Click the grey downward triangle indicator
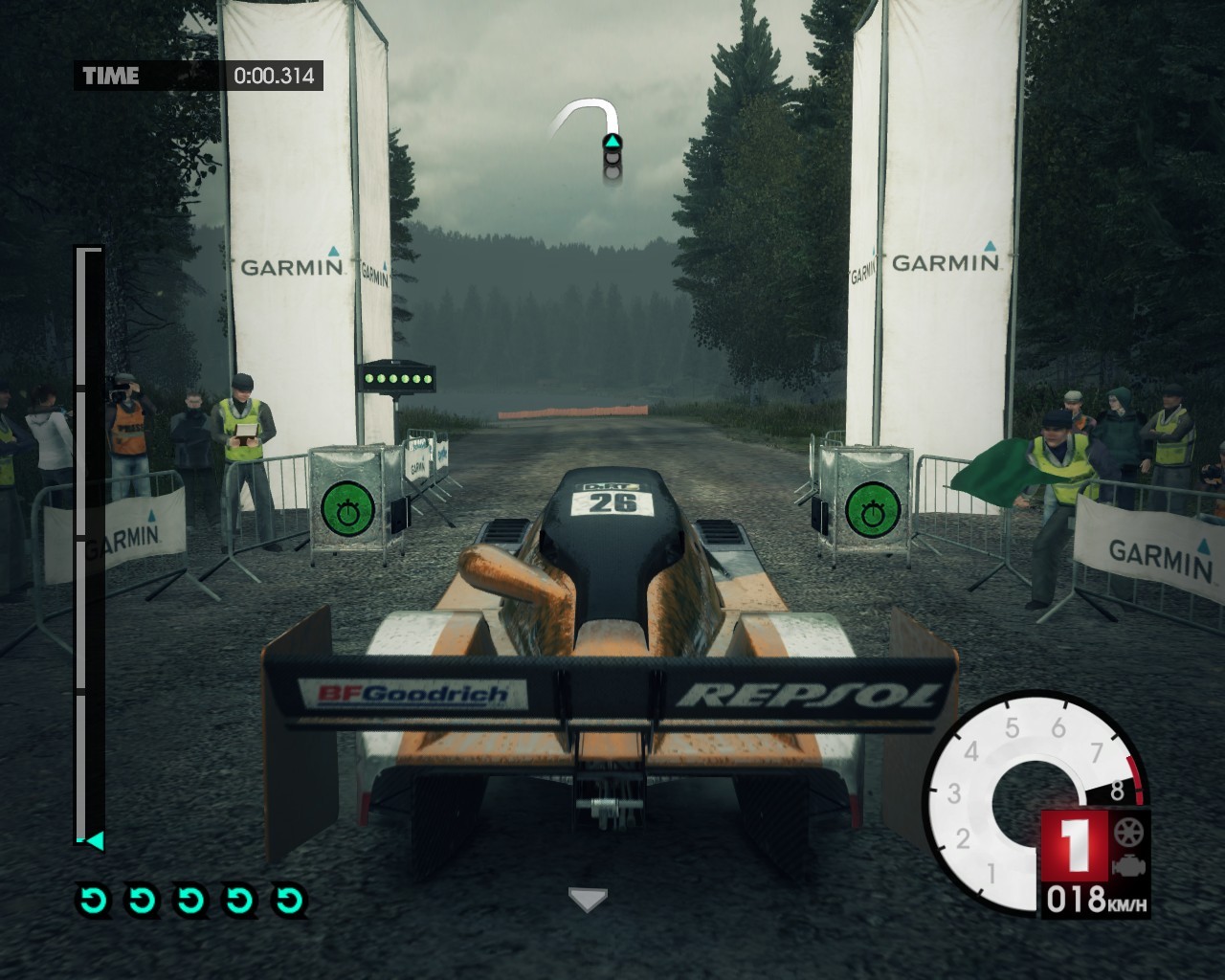 coord(587,899)
